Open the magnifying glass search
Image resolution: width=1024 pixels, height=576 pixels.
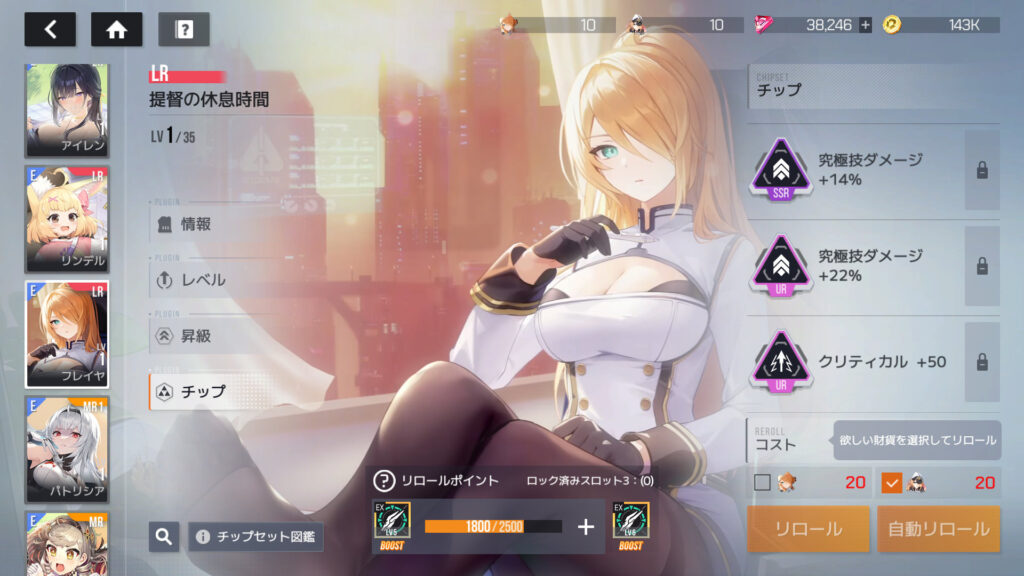click(163, 537)
